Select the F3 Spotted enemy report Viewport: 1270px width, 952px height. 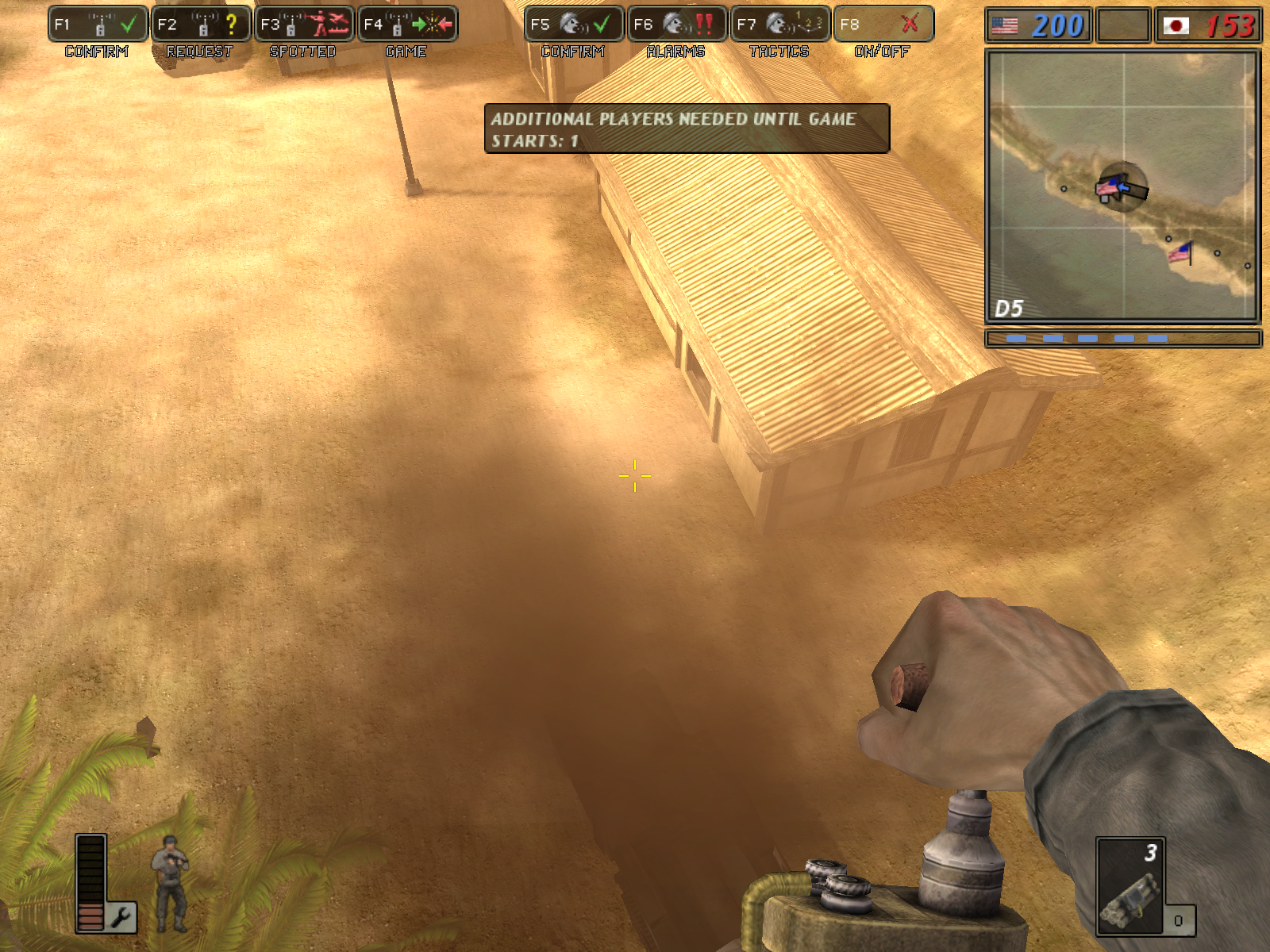click(304, 24)
